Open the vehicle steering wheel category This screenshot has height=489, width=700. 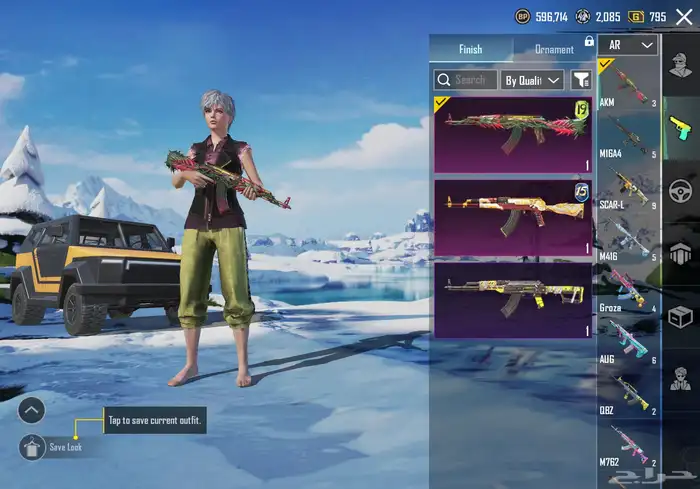tap(680, 190)
